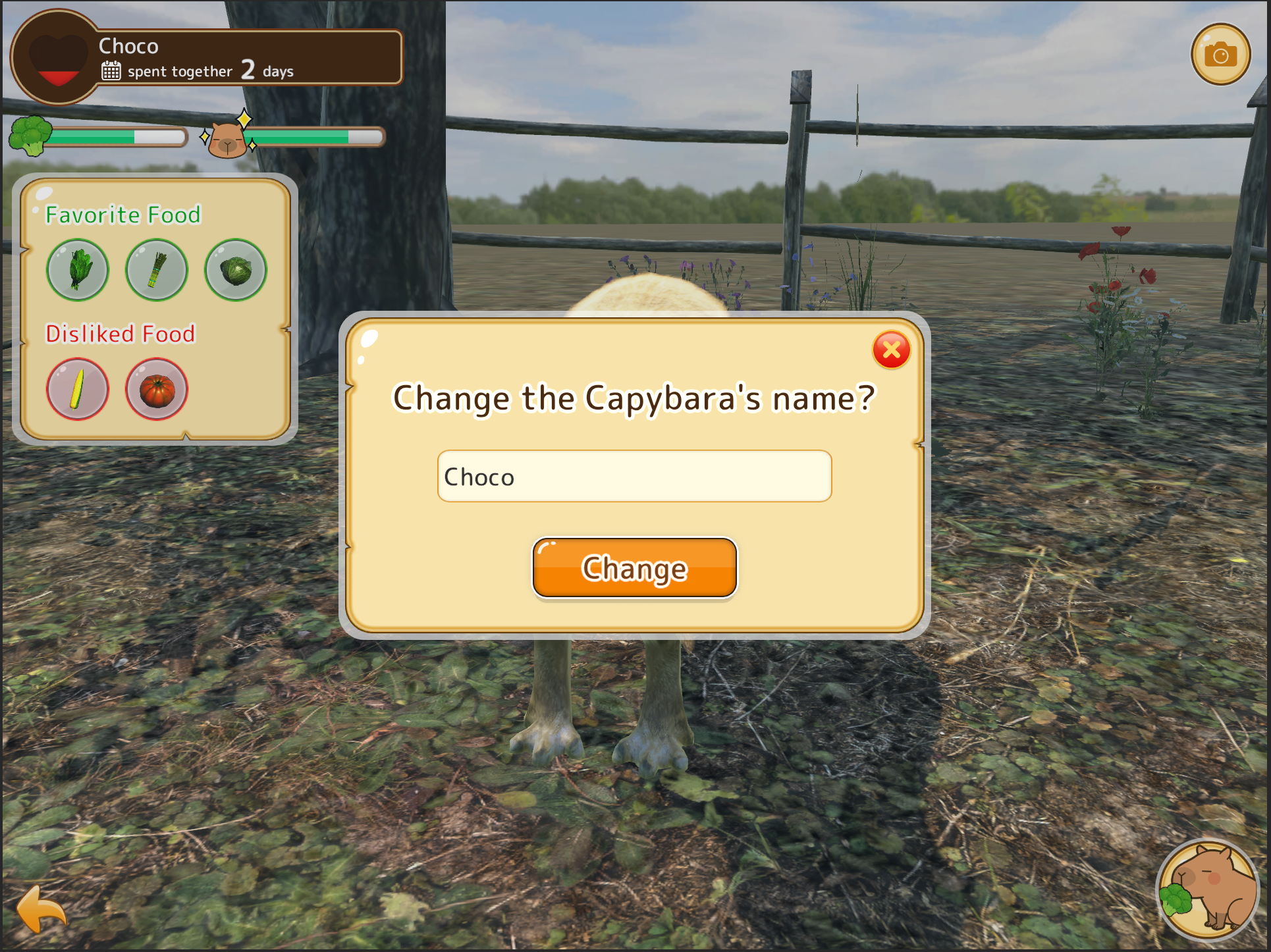The height and width of the screenshot is (952, 1271).
Task: Go back with the orange arrow
Action: (x=41, y=909)
